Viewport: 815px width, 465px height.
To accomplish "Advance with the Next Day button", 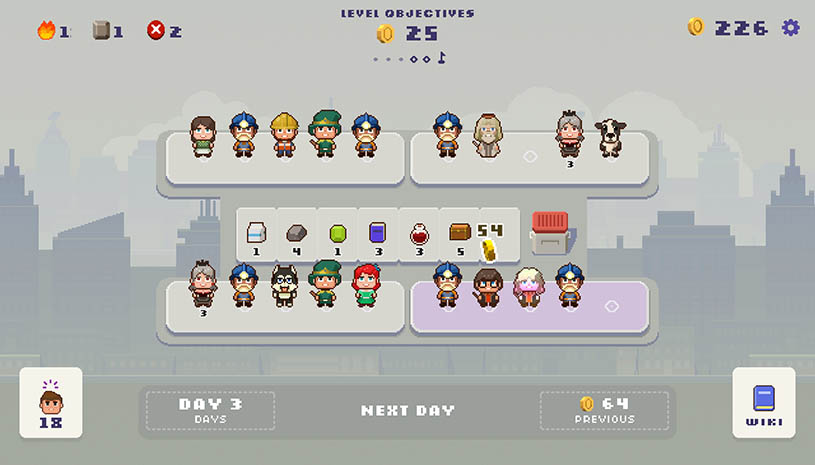I will [x=407, y=410].
